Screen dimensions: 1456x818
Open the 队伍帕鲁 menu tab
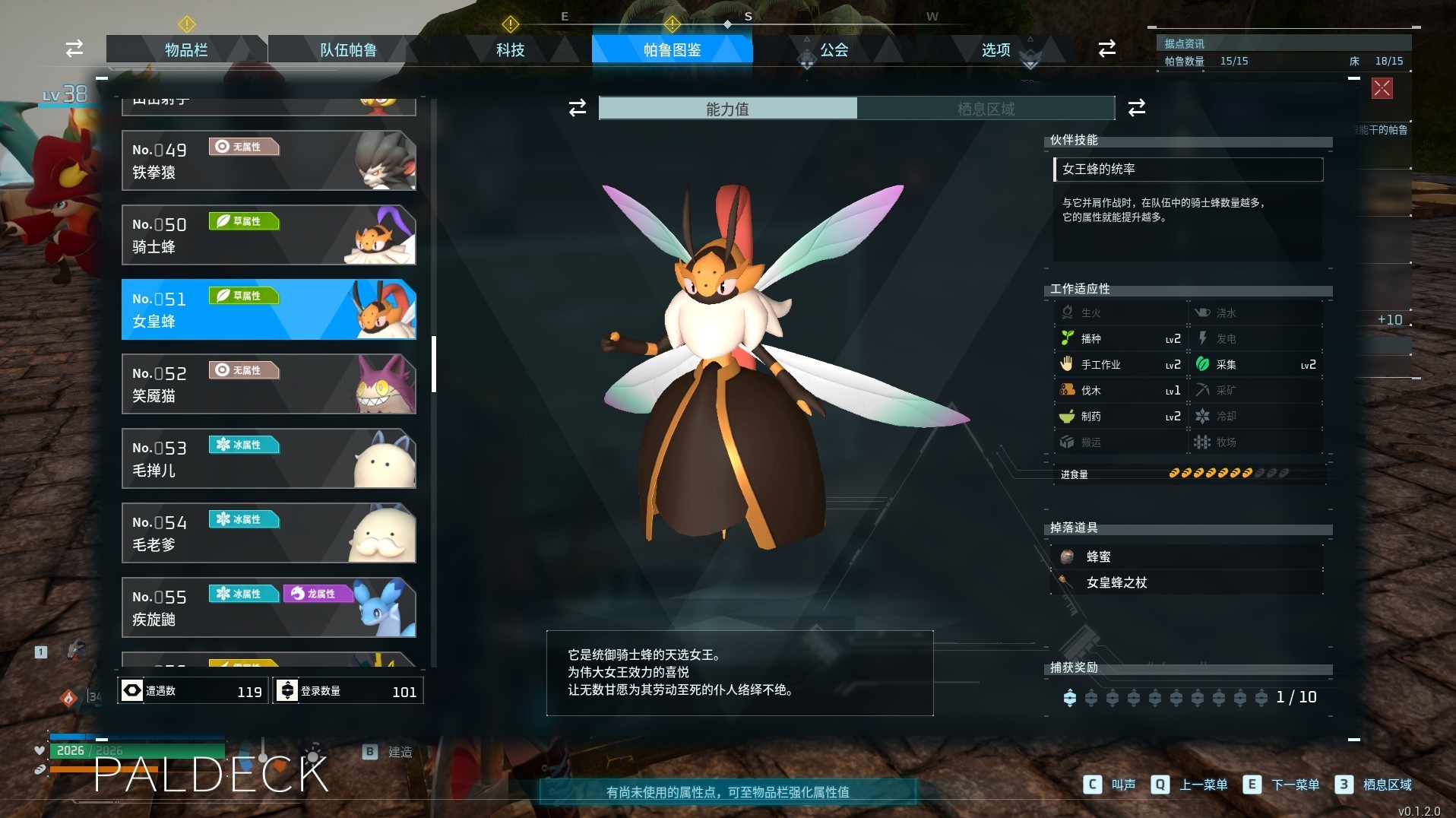[x=347, y=49]
